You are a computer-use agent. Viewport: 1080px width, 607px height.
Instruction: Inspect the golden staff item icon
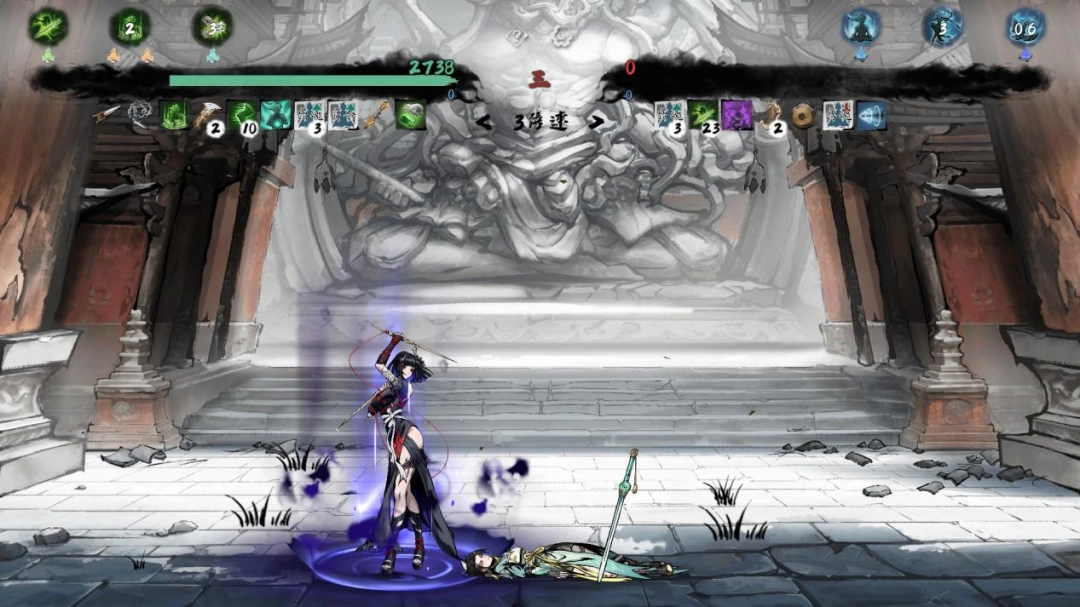(376, 116)
